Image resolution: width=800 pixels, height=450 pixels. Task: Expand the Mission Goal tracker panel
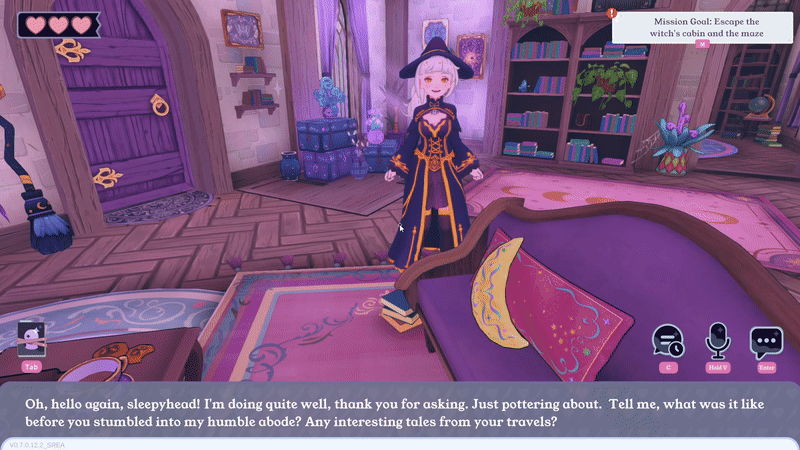702,44
